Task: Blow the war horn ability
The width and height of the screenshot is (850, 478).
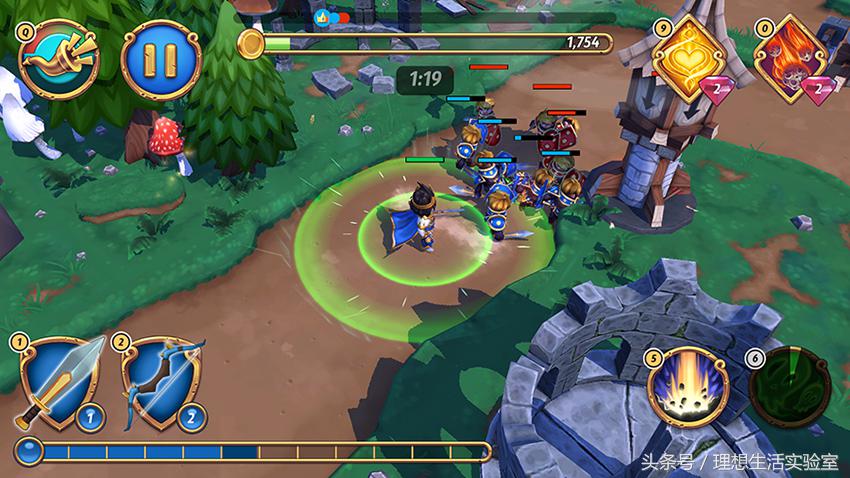Action: click(x=58, y=60)
